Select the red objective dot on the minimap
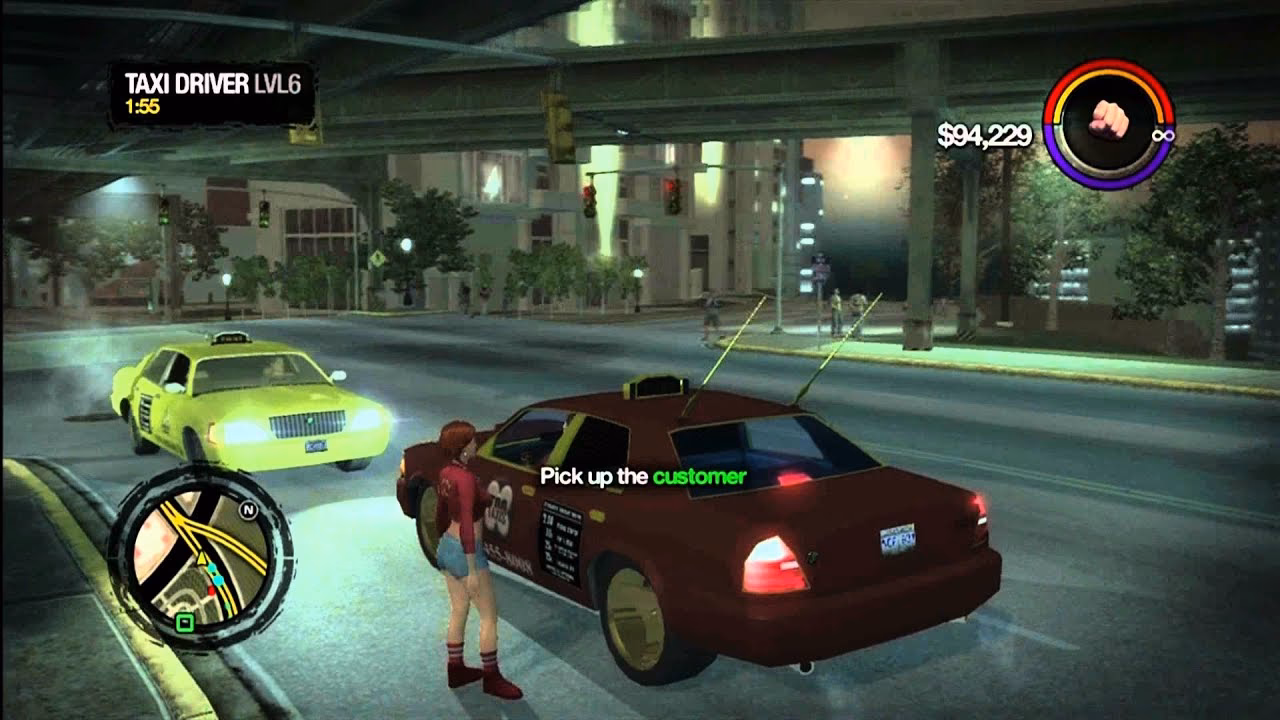This screenshot has width=1280, height=720. pyautogui.click(x=213, y=591)
